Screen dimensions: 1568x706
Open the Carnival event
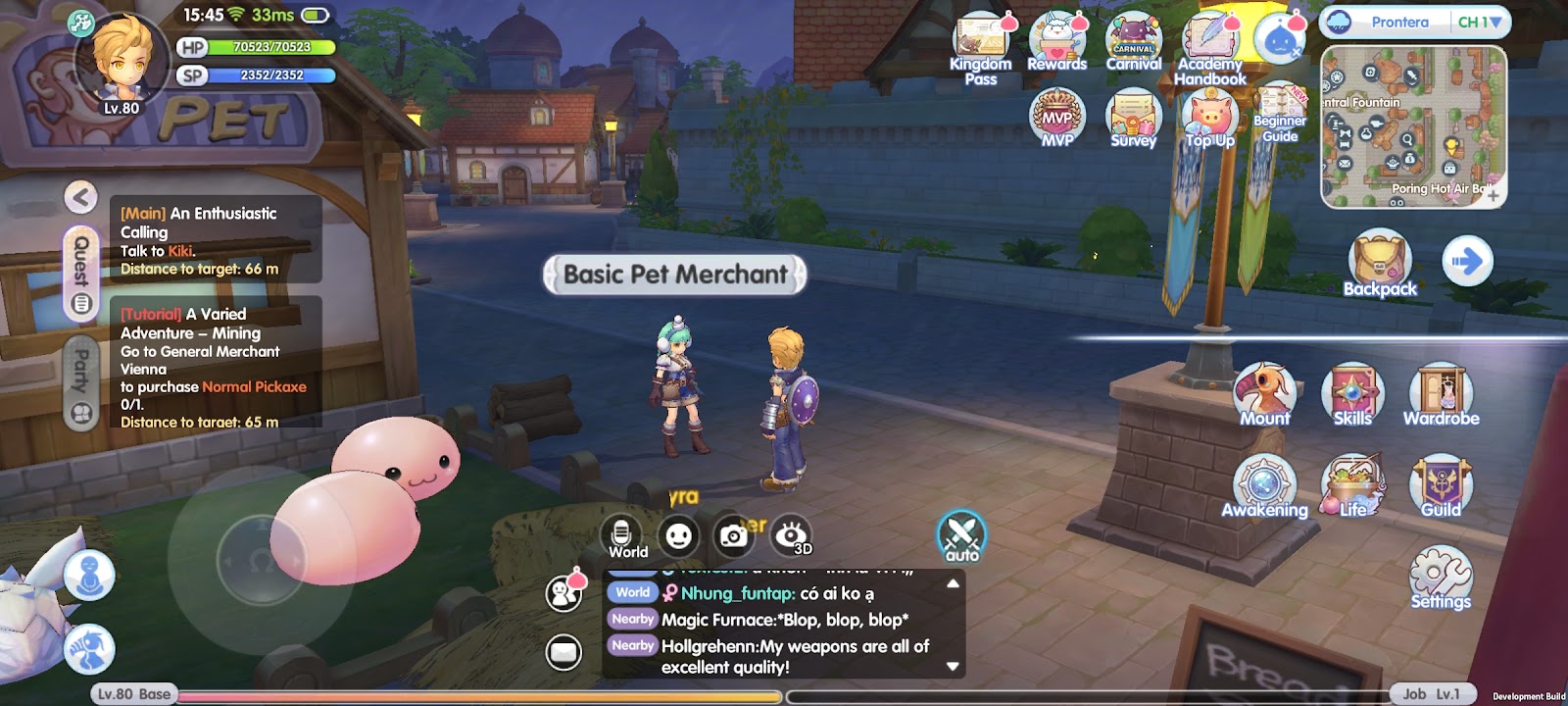pyautogui.click(x=1134, y=43)
